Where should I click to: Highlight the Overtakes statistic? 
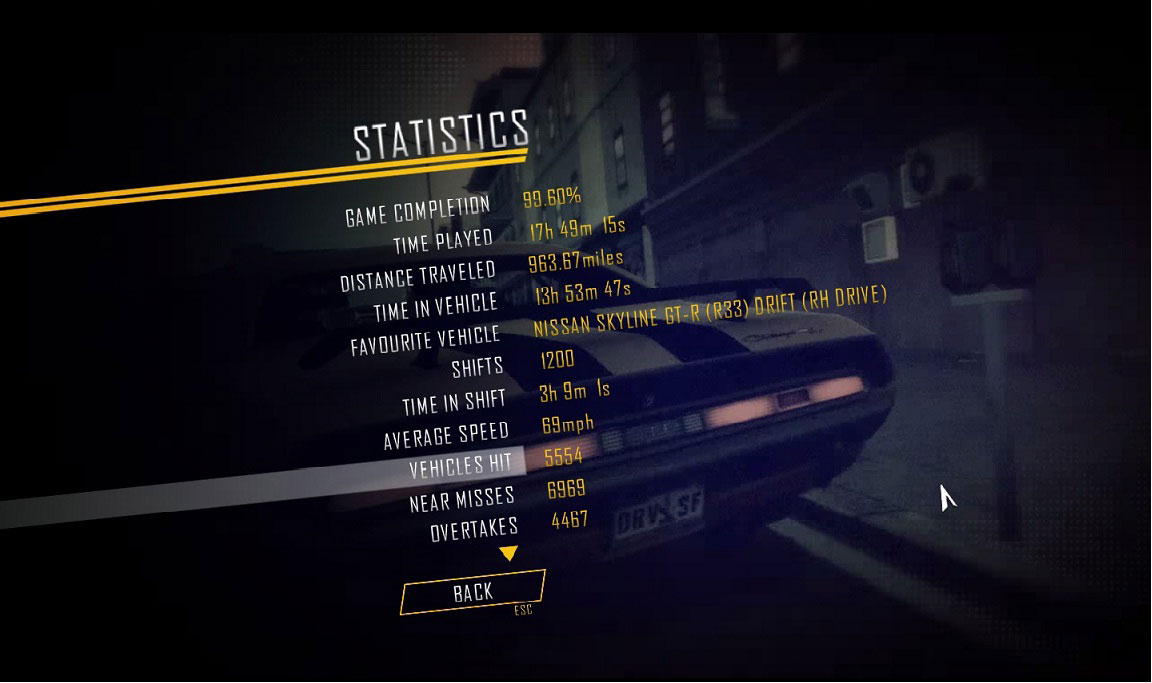point(473,528)
